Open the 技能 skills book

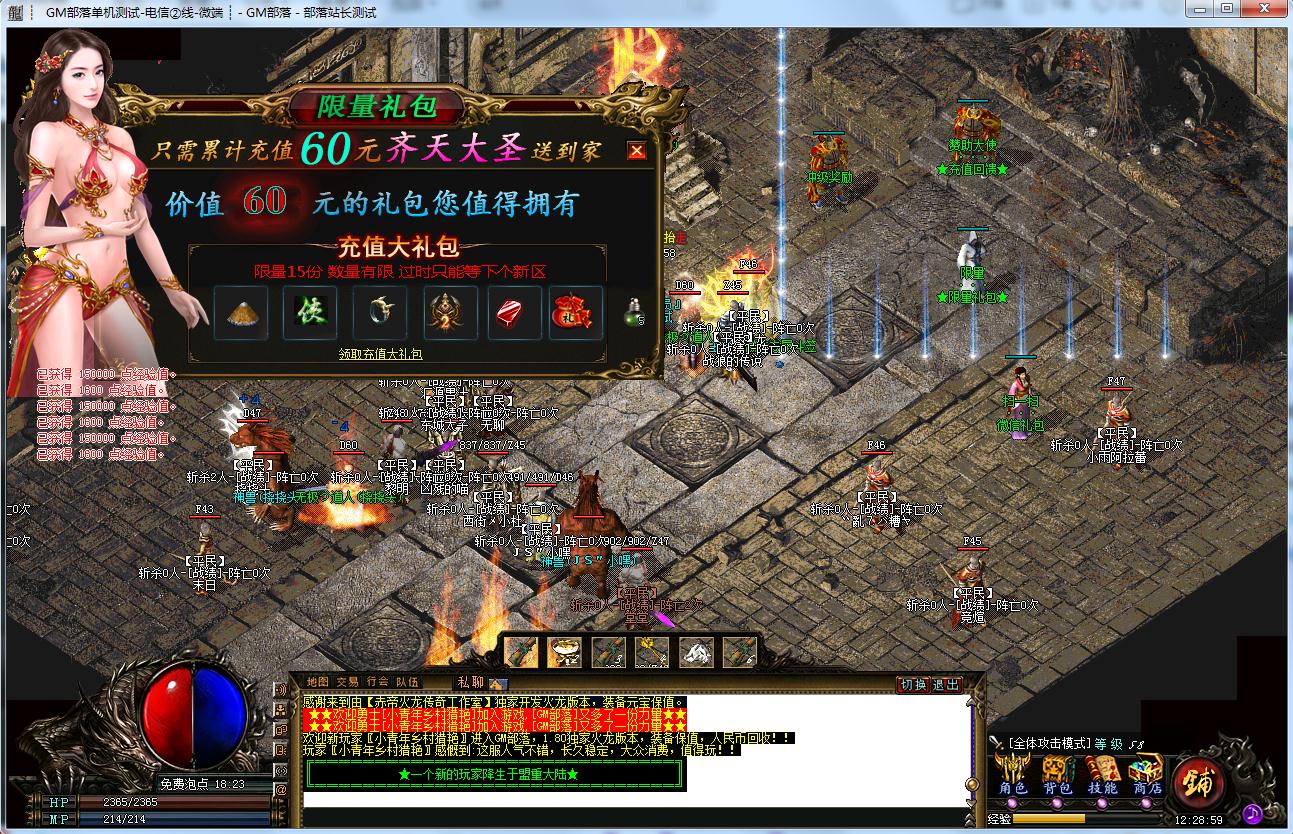1102,776
